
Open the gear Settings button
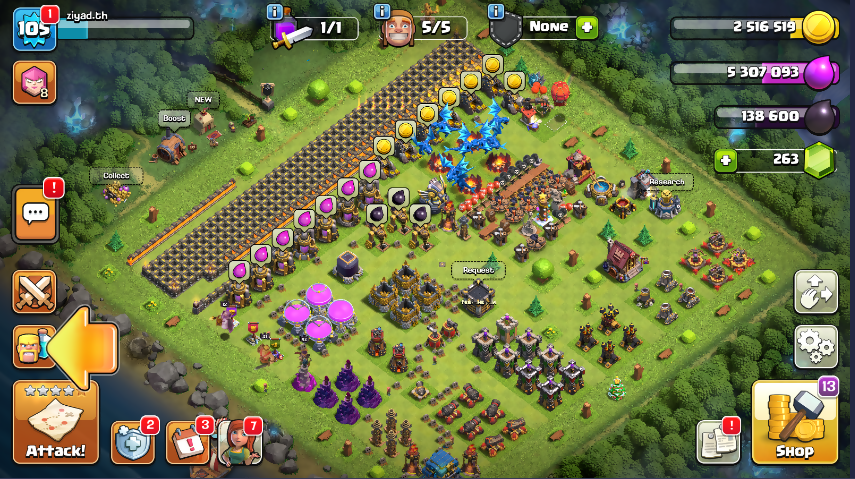pyautogui.click(x=815, y=346)
